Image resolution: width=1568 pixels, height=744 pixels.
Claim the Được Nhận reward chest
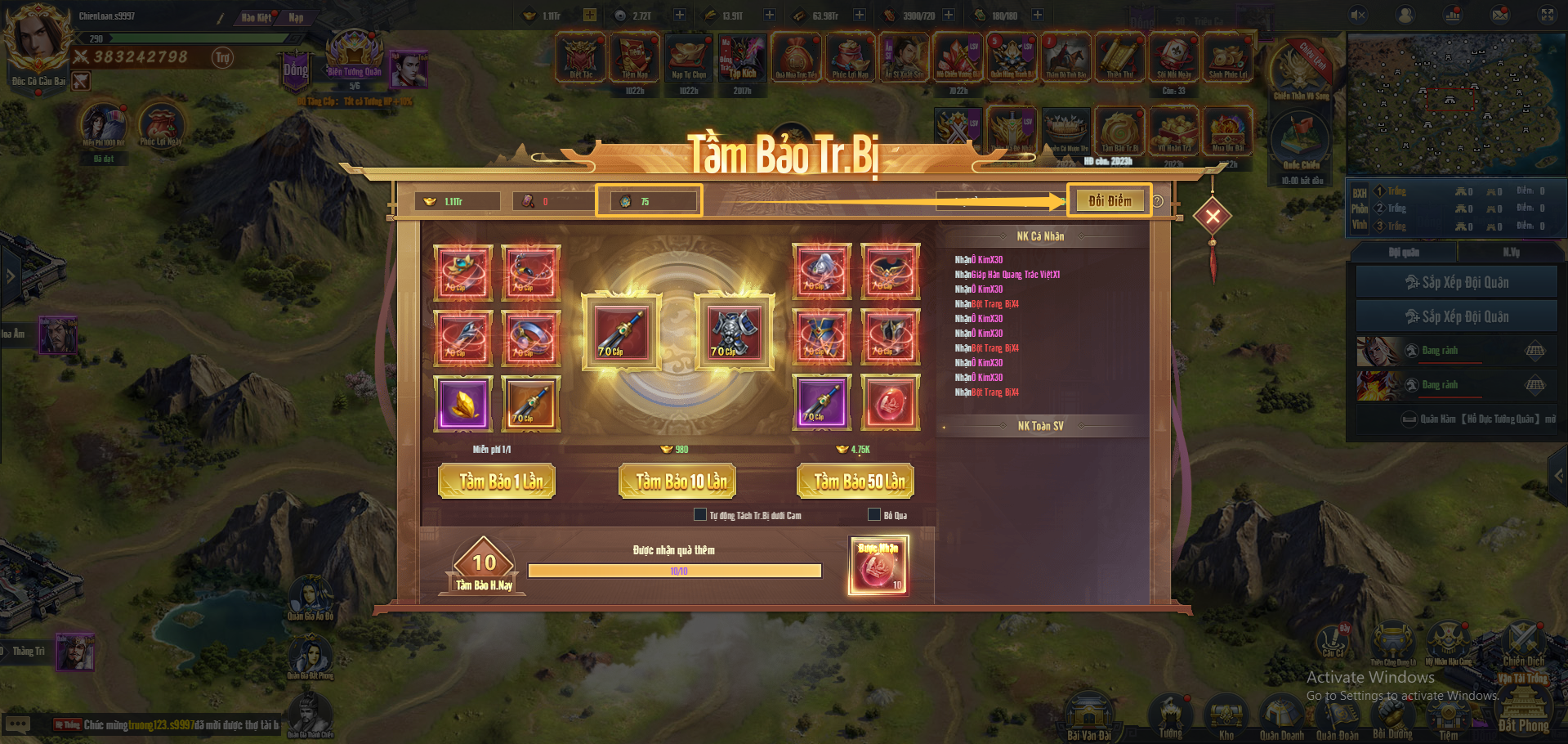878,566
